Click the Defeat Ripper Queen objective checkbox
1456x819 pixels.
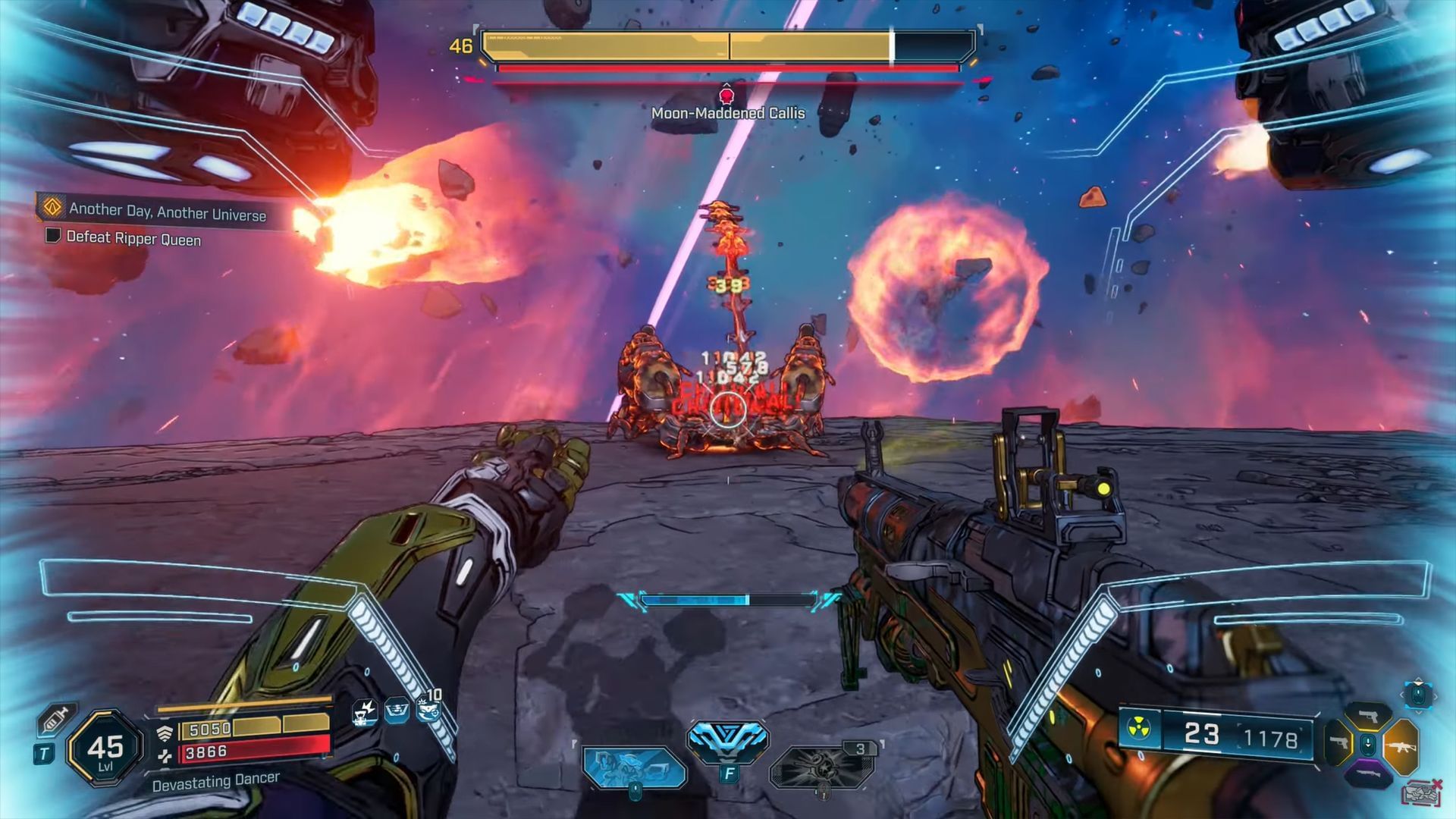53,236
